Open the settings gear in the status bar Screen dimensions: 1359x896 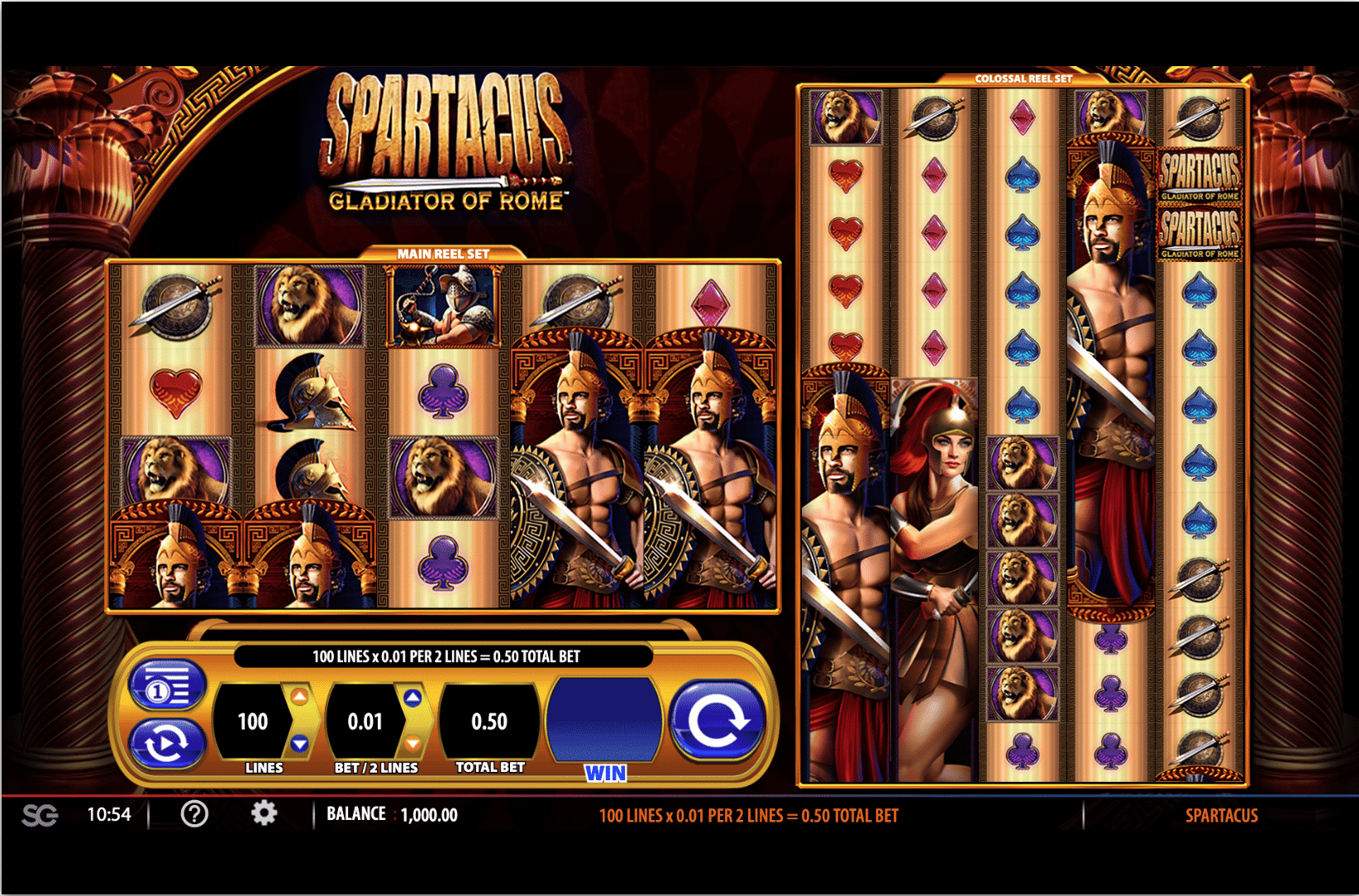(264, 814)
